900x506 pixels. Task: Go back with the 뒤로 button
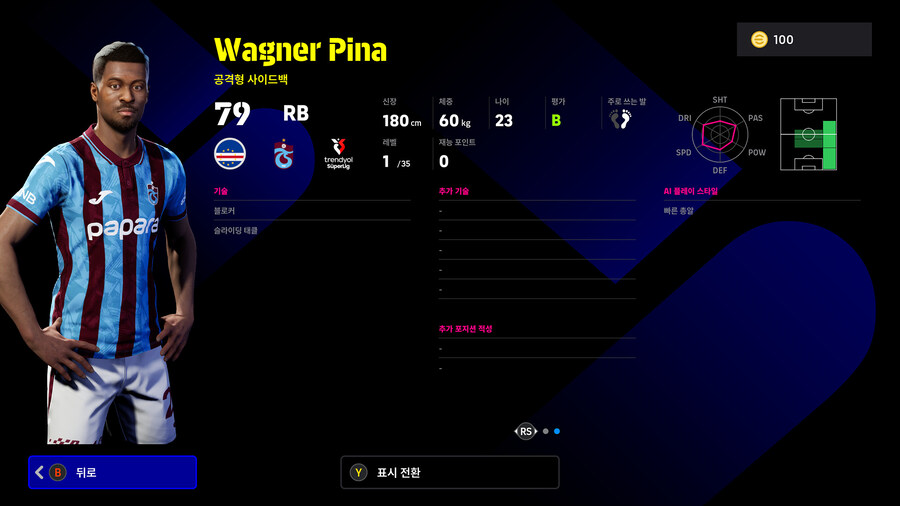click(112, 472)
